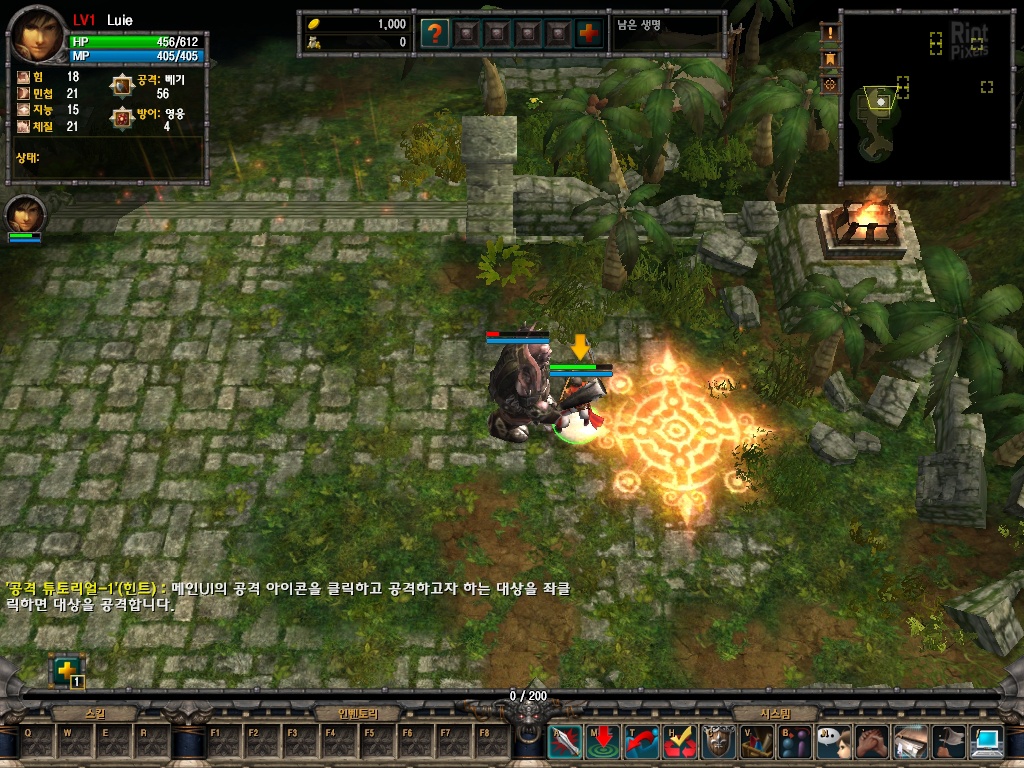Open the treasure chest icon
The width and height of the screenshot is (1024, 768).
tap(910, 742)
